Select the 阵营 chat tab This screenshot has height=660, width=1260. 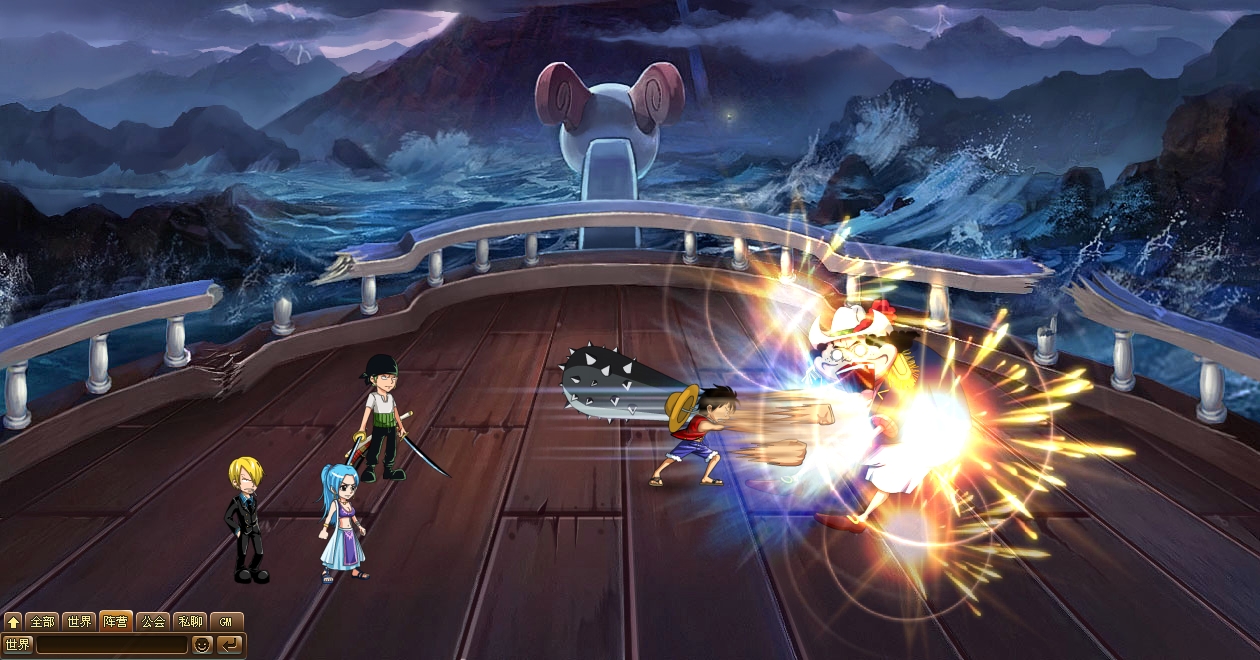pos(115,622)
